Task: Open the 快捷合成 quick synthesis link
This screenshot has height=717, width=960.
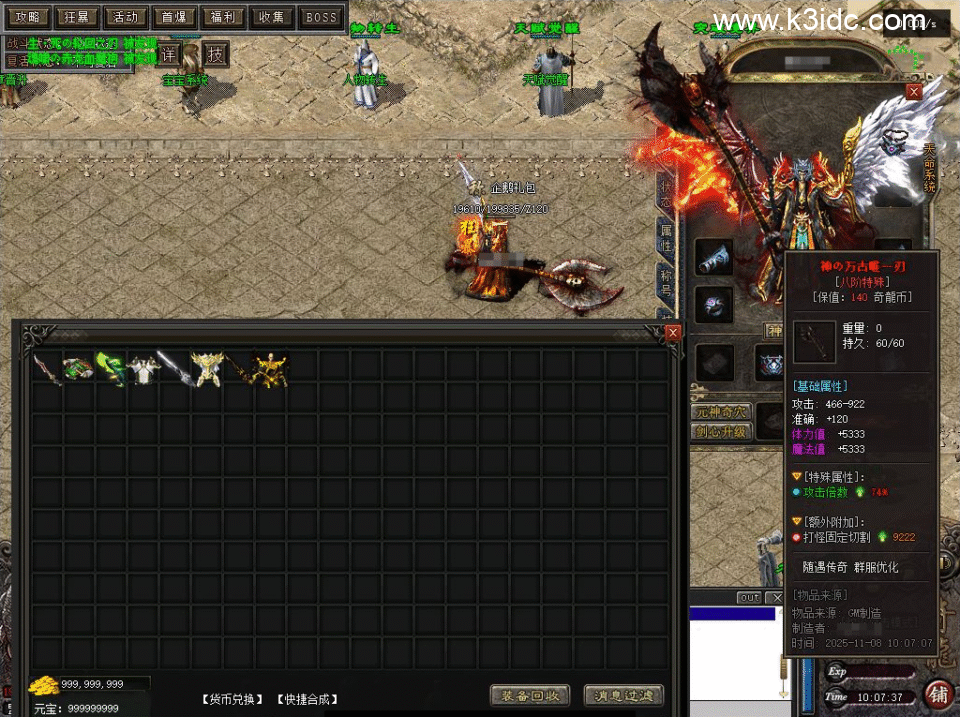Action: pos(306,699)
